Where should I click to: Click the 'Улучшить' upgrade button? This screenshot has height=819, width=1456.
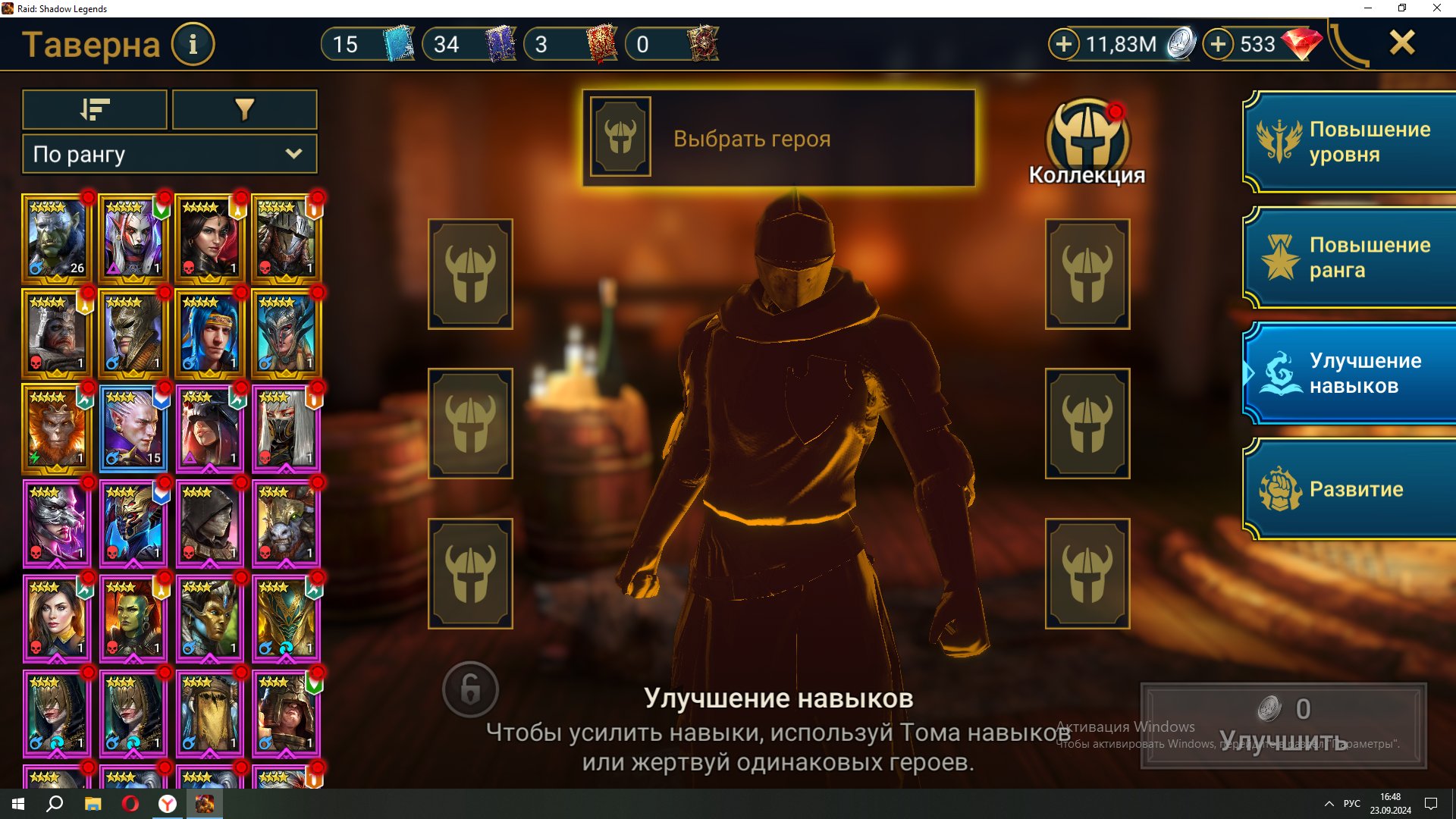tap(1283, 726)
